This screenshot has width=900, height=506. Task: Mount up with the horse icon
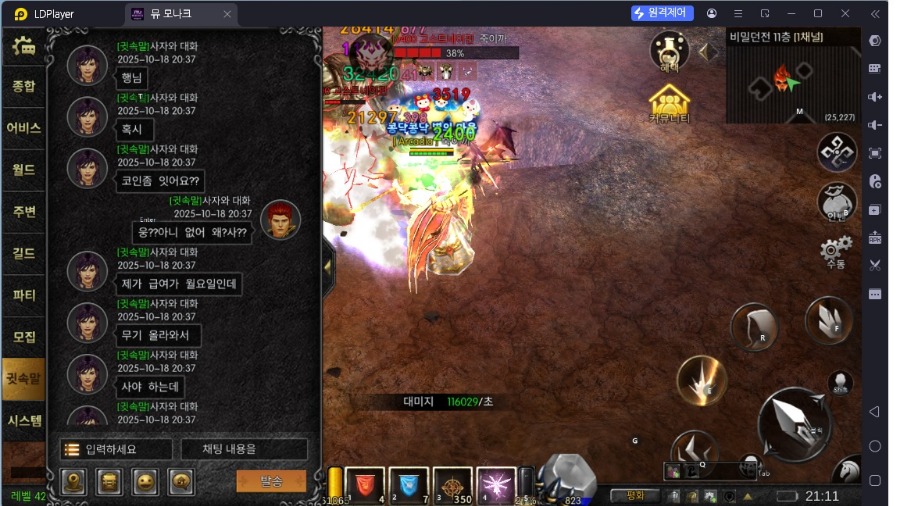848,470
